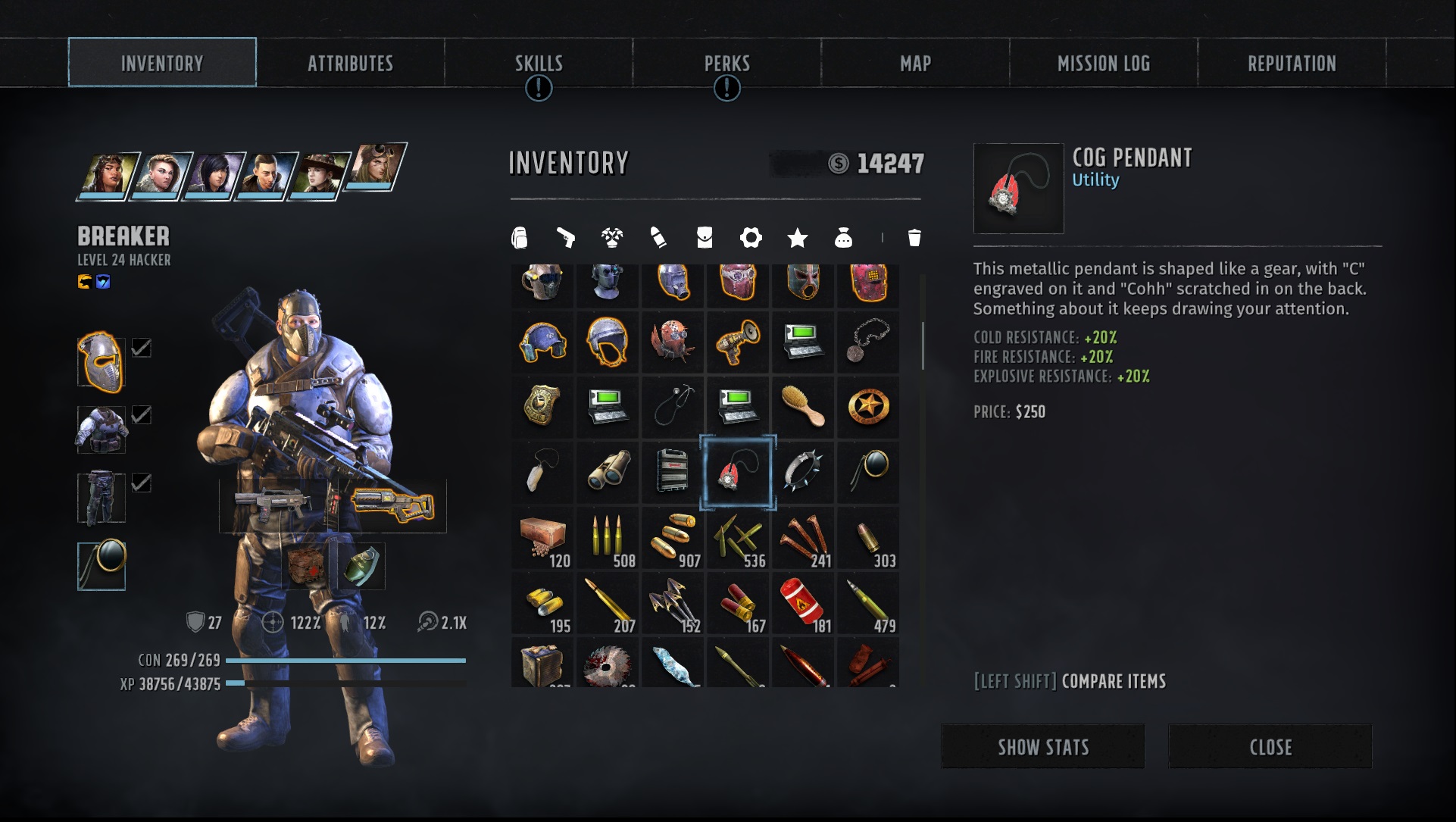The height and width of the screenshot is (822, 1456).
Task: Show the Map tab
Action: click(915, 64)
